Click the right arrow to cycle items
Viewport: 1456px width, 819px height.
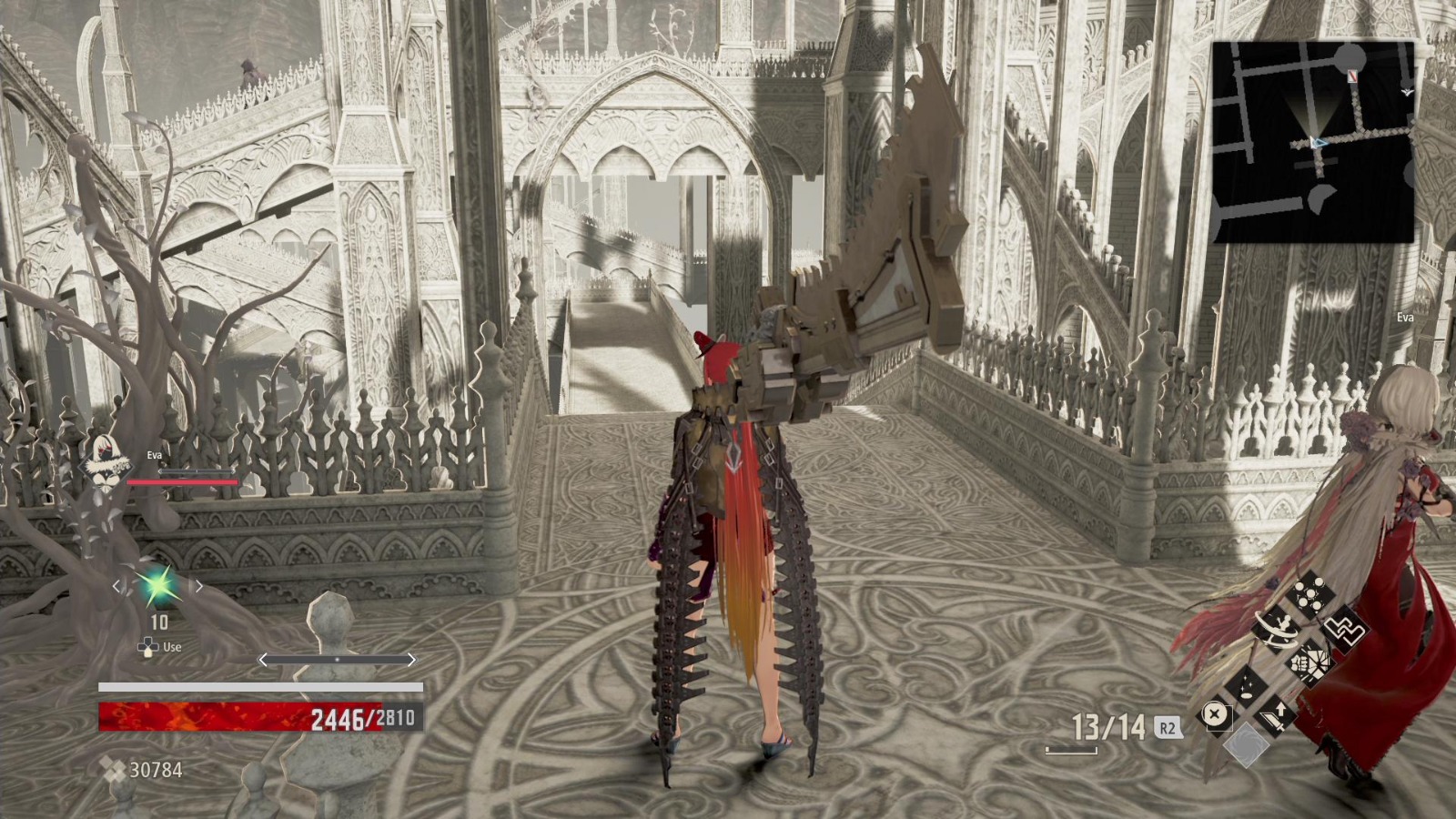tap(198, 587)
